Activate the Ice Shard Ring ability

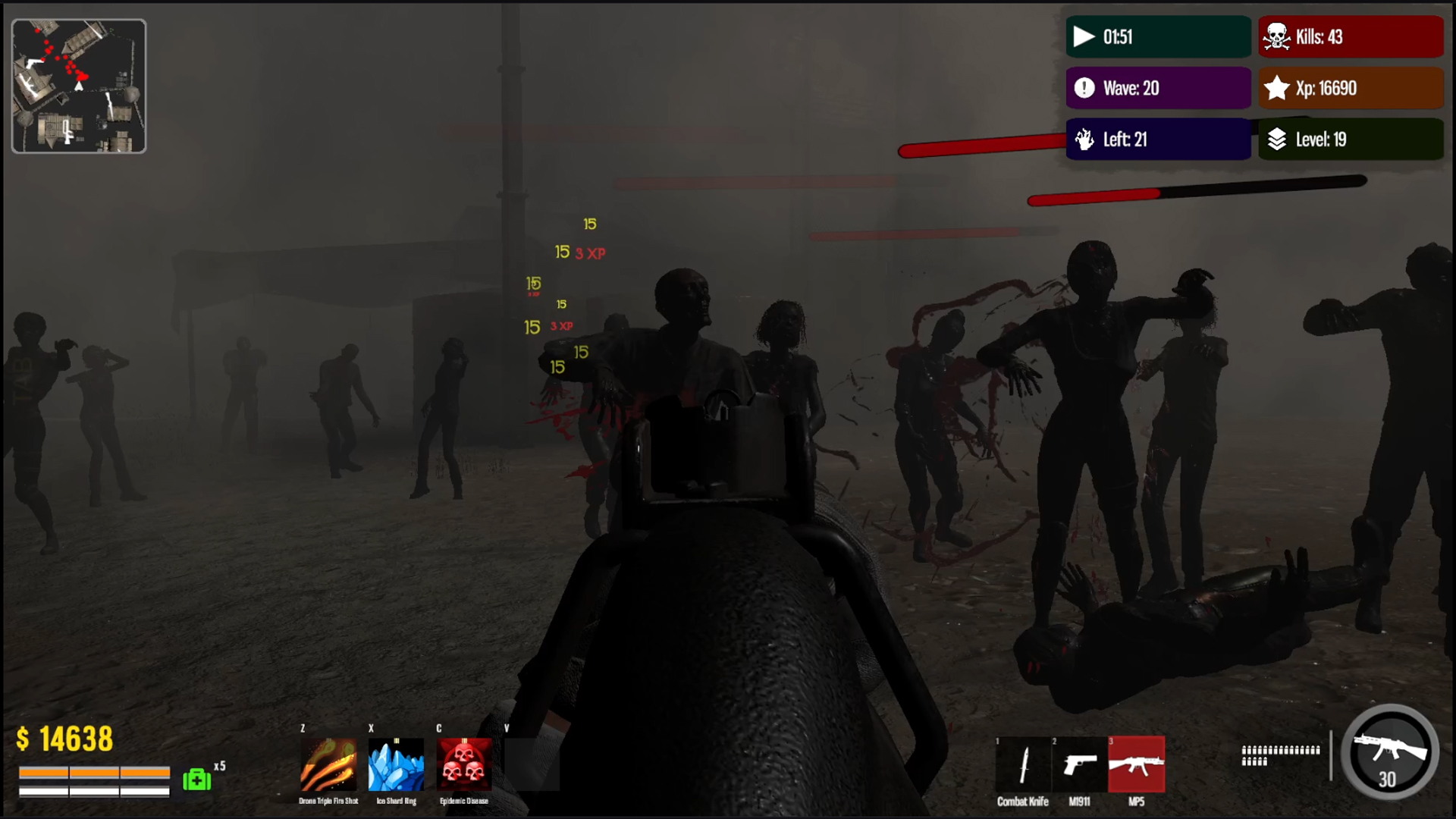click(397, 766)
